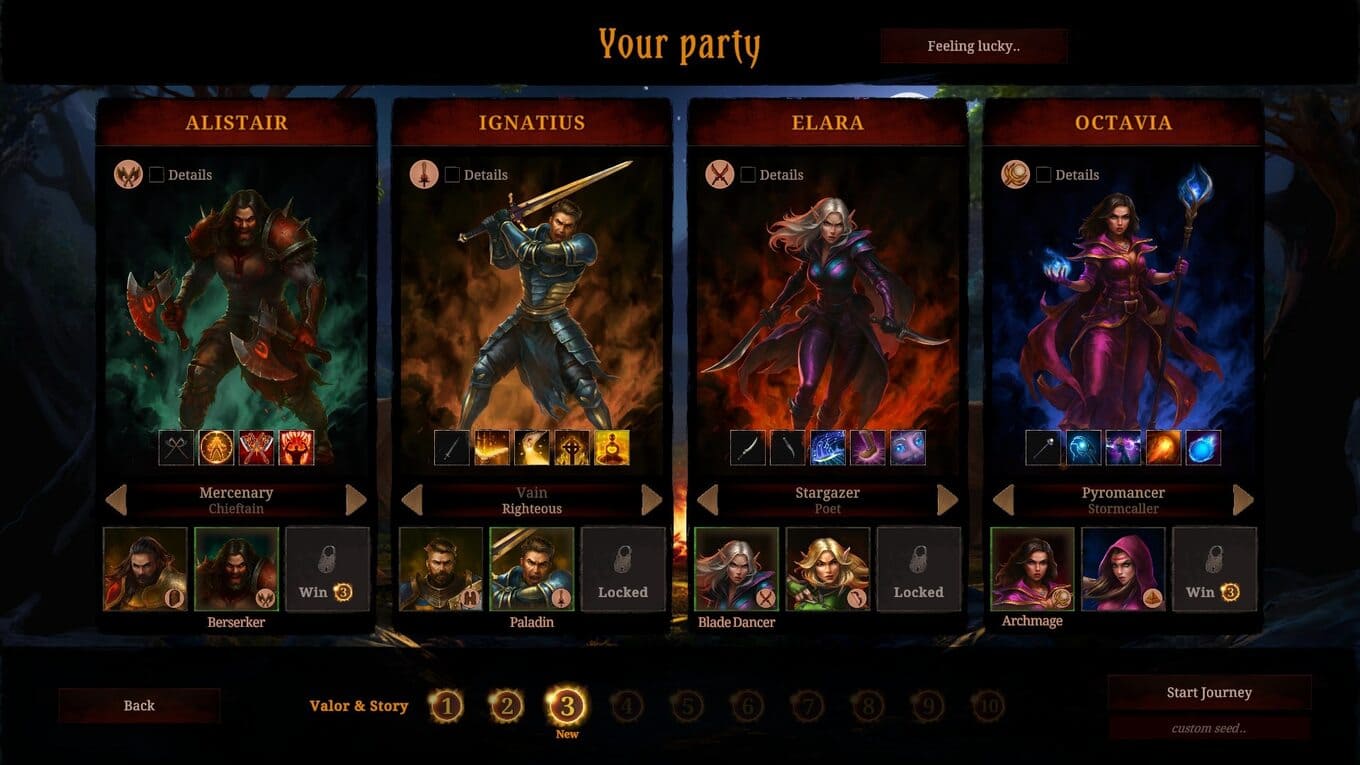The height and width of the screenshot is (765, 1360).
Task: Select Alistair's Berserker class portrait
Action: pos(236,569)
